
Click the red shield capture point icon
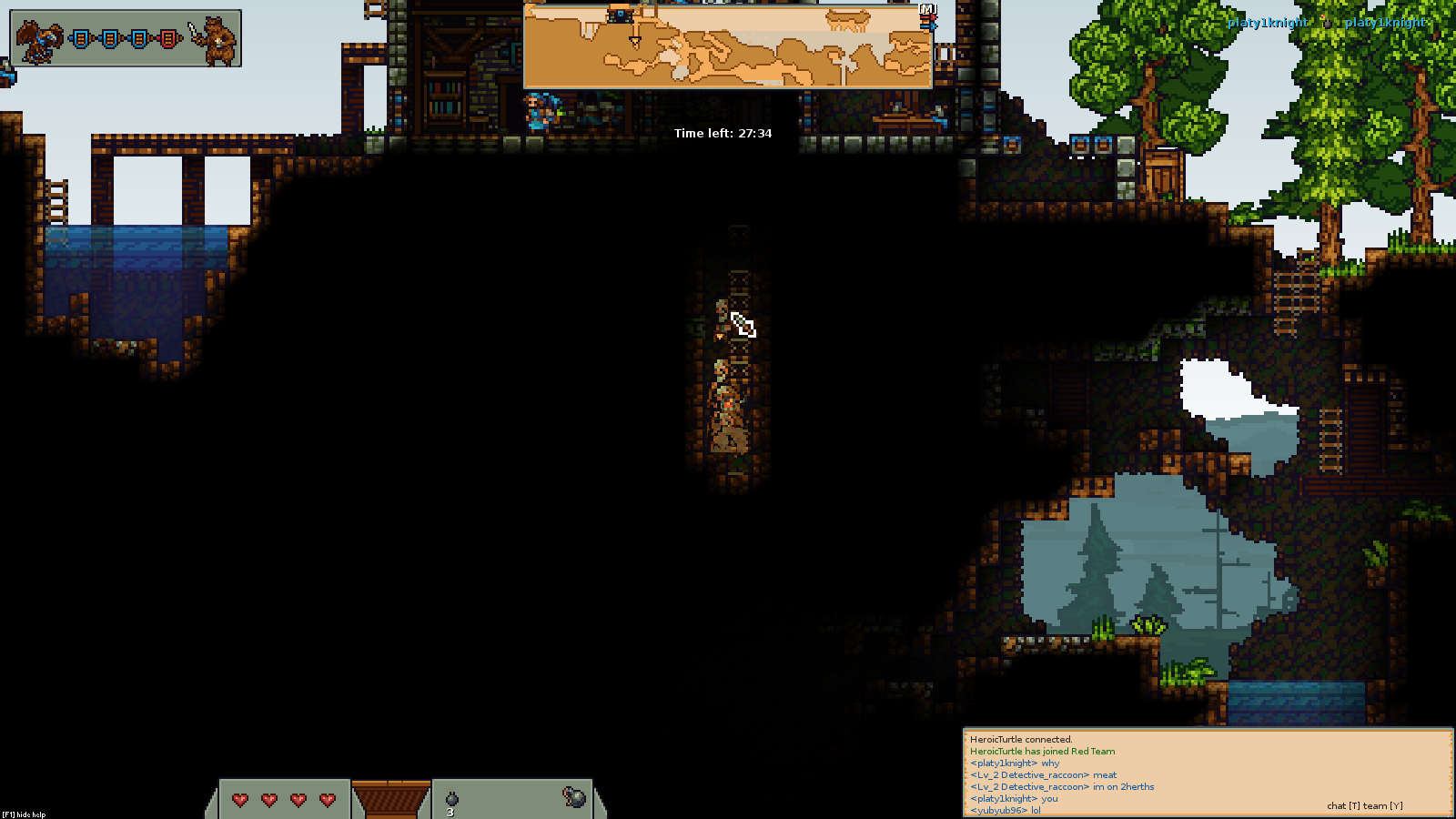[168, 38]
